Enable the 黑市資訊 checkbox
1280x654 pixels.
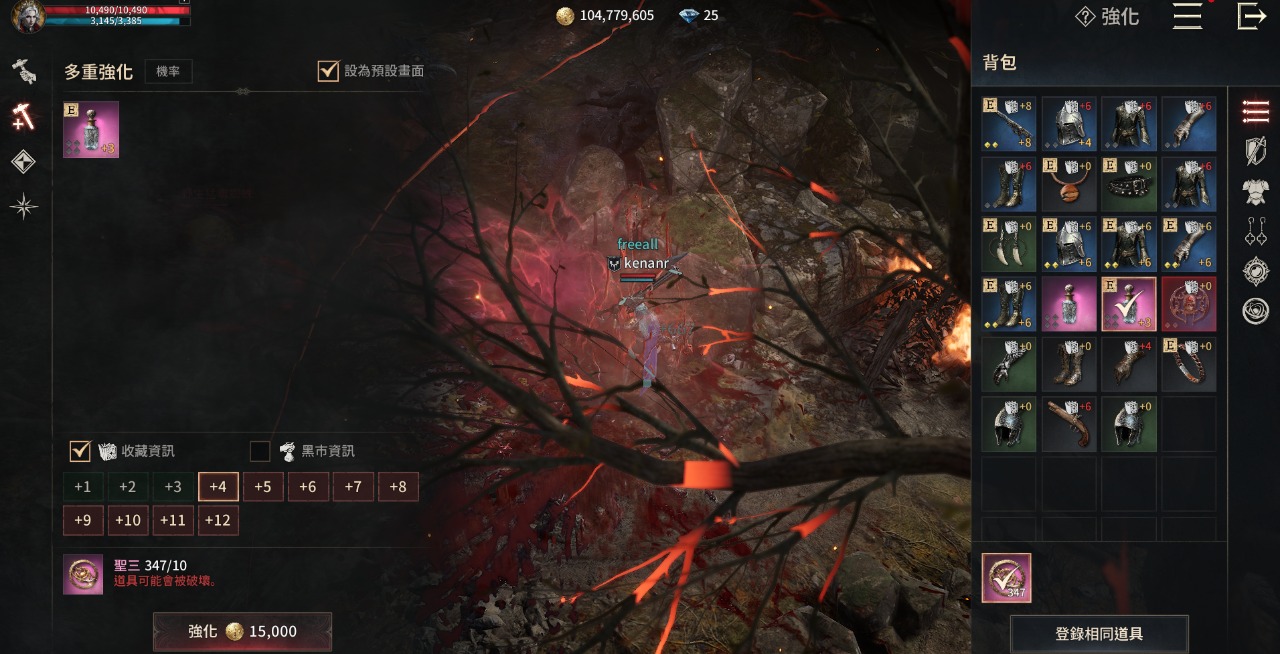260,451
